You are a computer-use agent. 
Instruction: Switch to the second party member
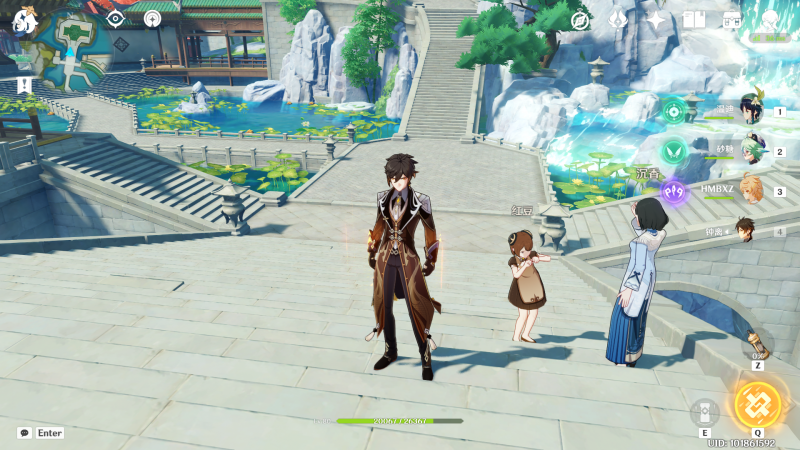click(x=752, y=152)
